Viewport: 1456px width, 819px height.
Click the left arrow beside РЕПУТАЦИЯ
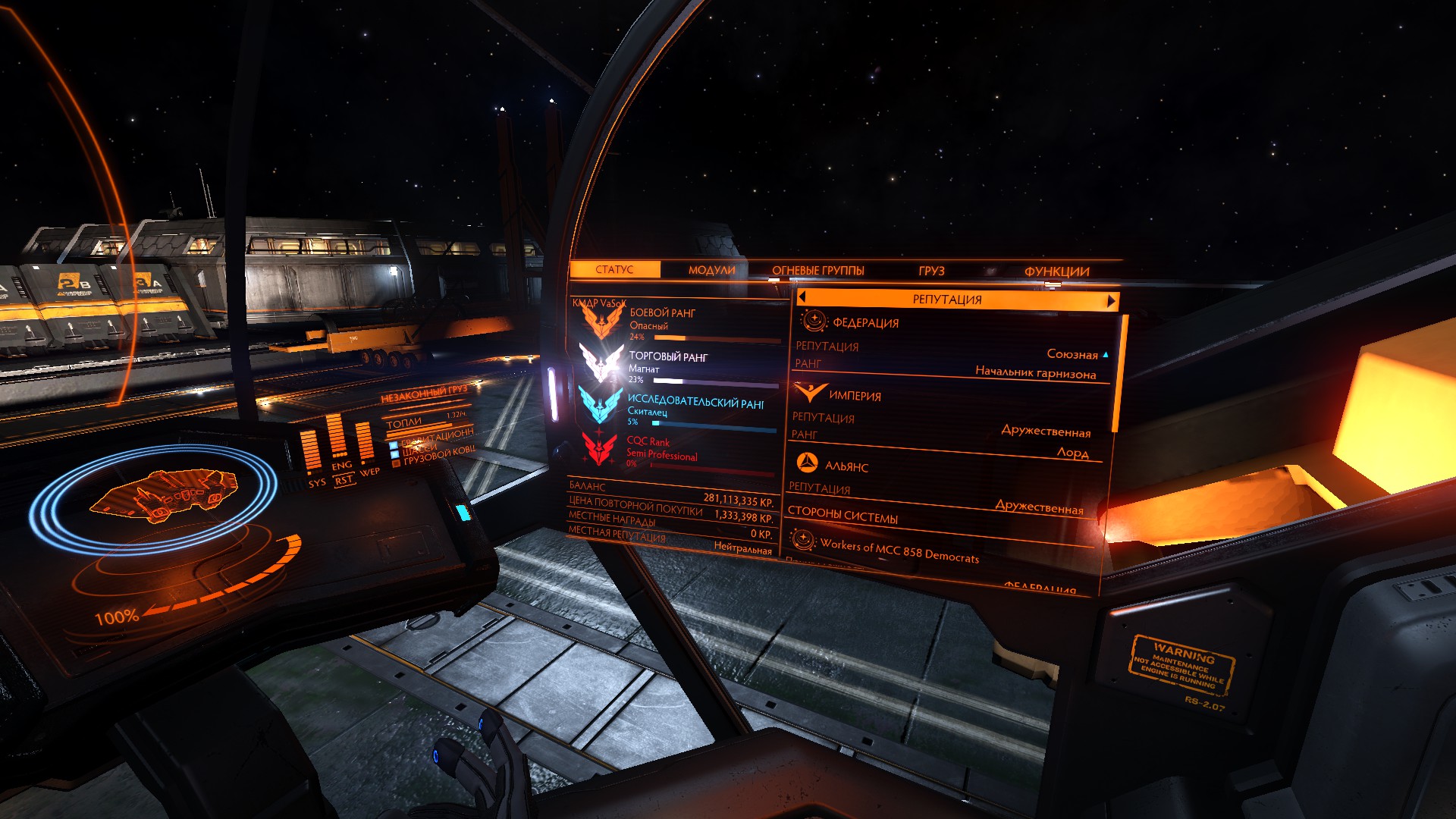tap(802, 297)
